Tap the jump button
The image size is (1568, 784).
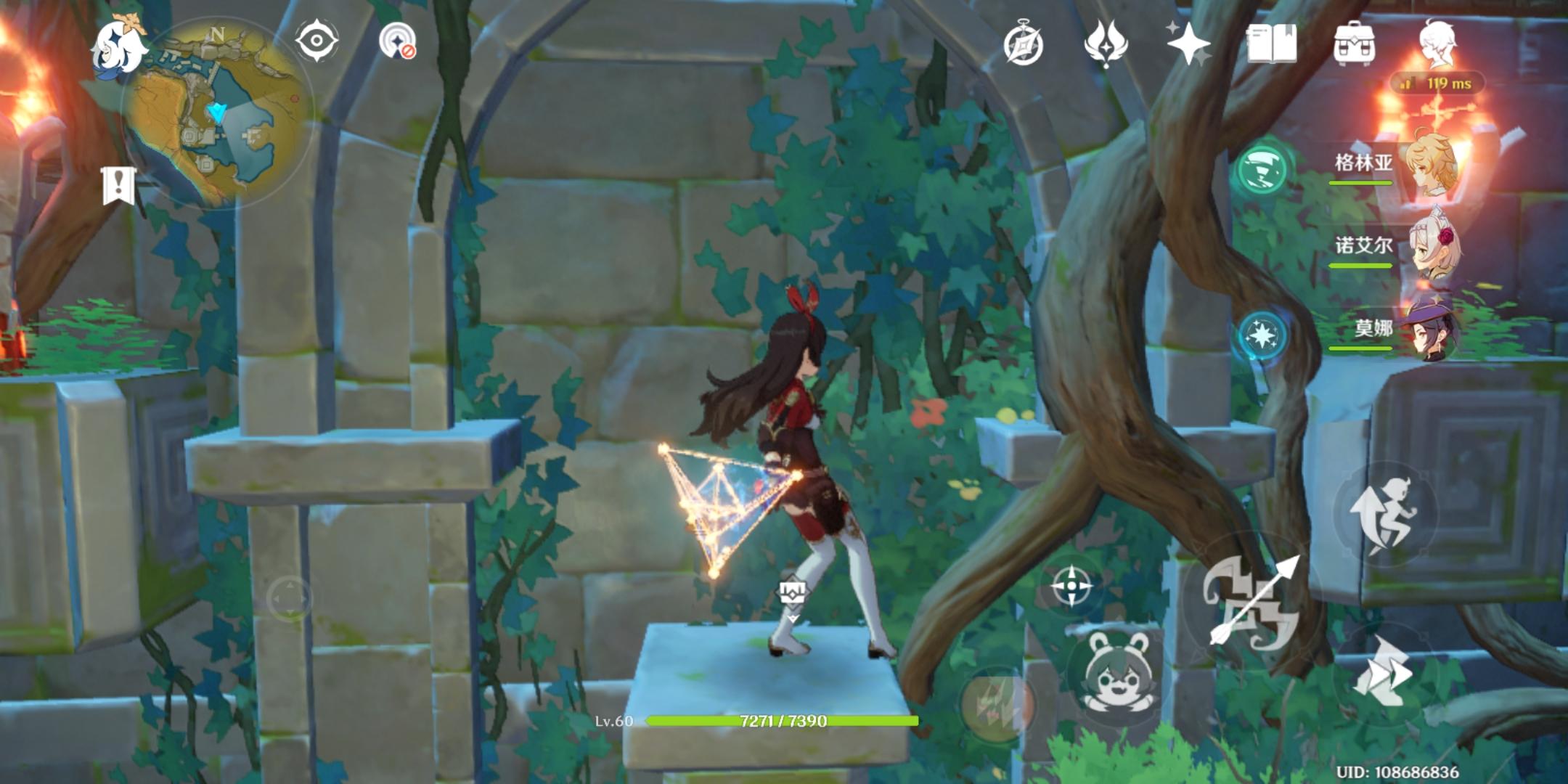coord(1384,514)
